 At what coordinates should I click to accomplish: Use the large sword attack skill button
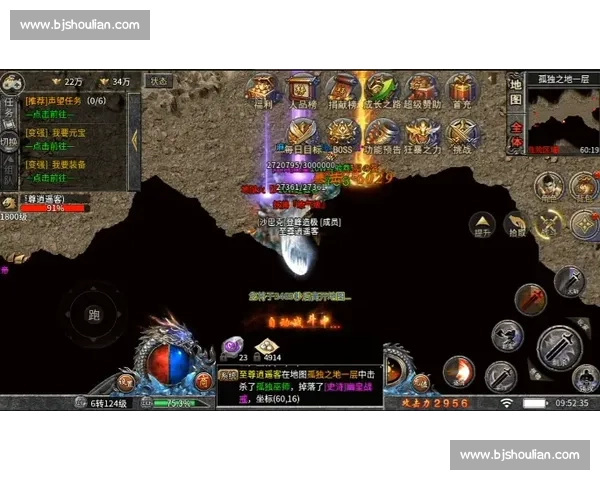coord(558,346)
